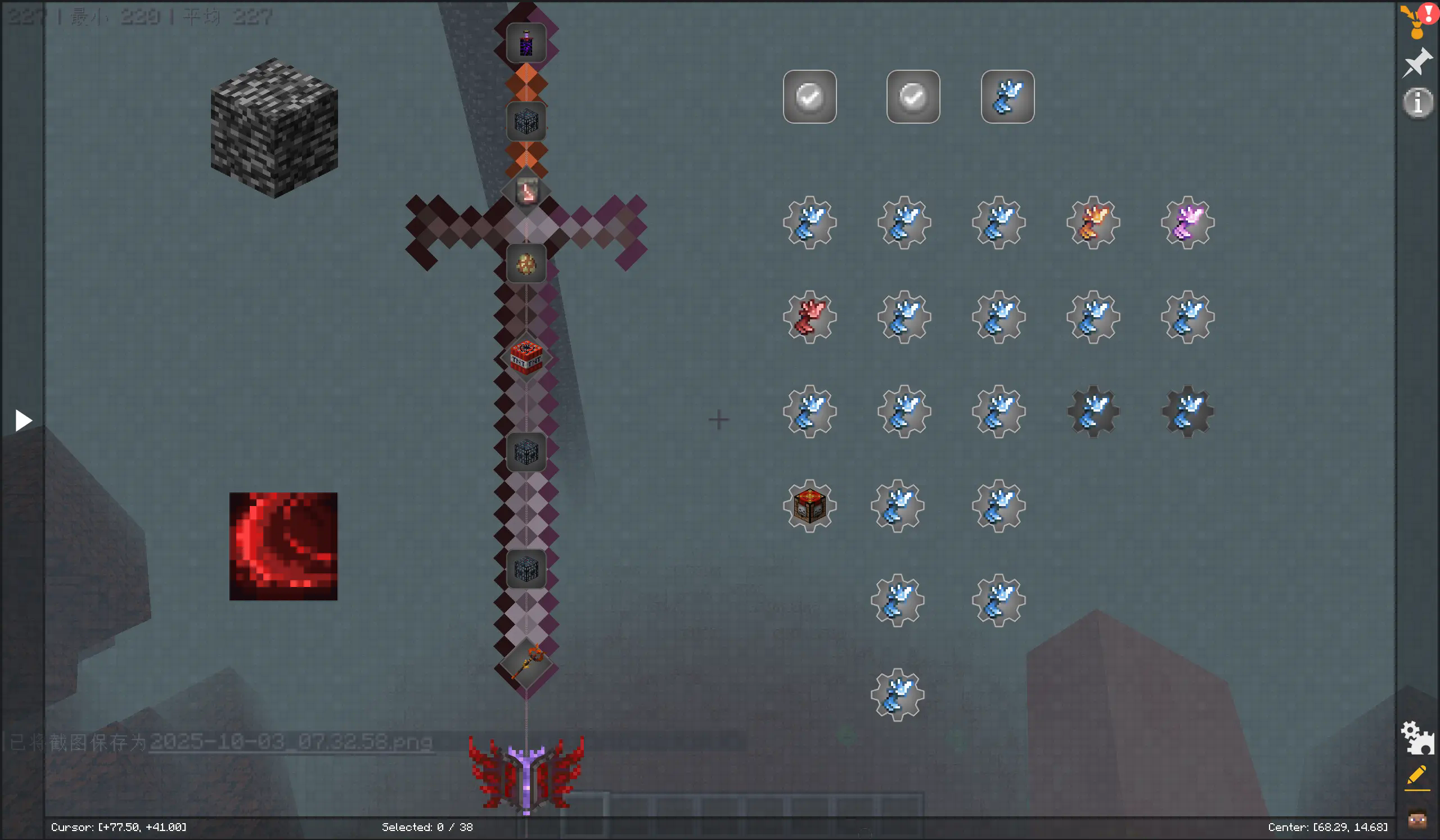1440x840 pixels.
Task: Open the red feather gear quest
Action: click(x=809, y=317)
